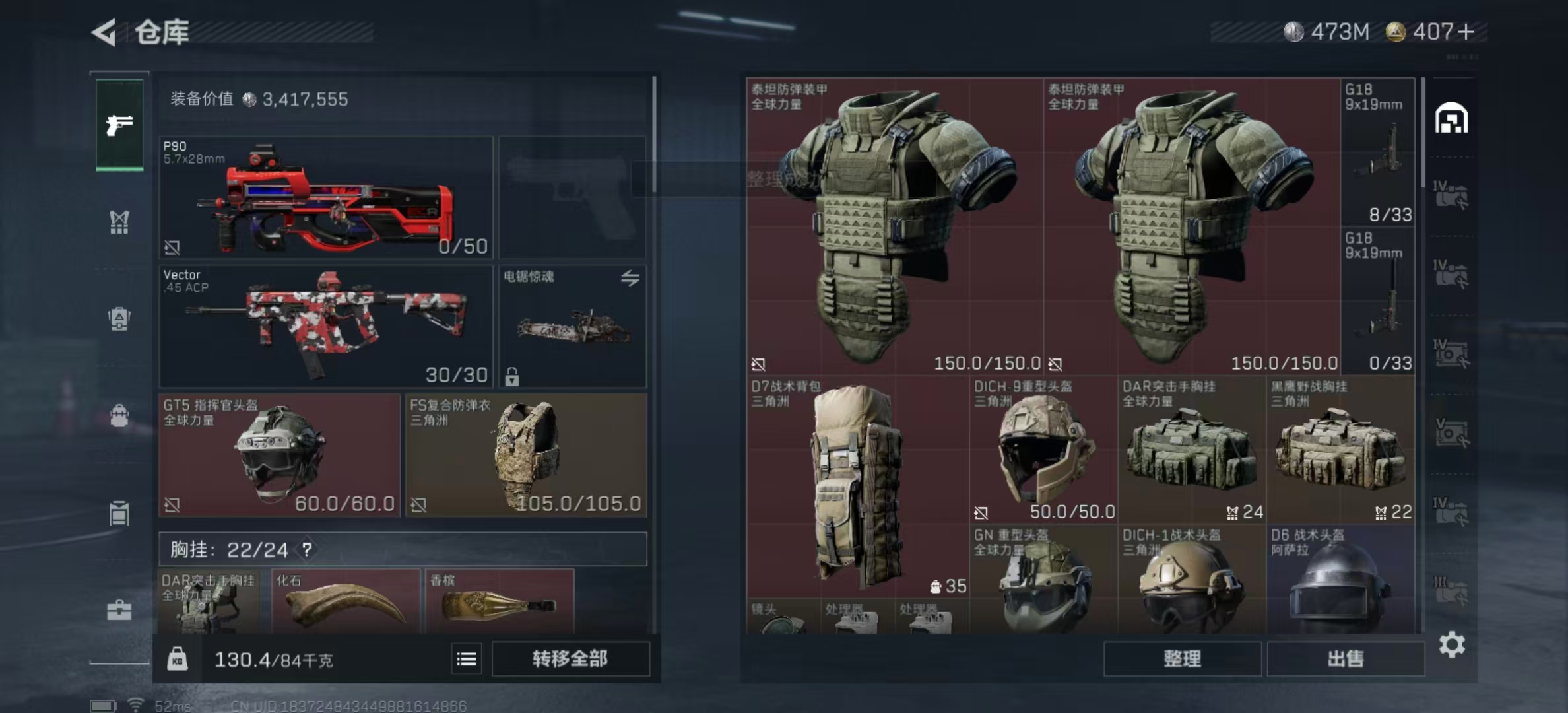The image size is (1568, 713).
Task: Select the D7战术背包 backpack item
Action: tap(857, 487)
